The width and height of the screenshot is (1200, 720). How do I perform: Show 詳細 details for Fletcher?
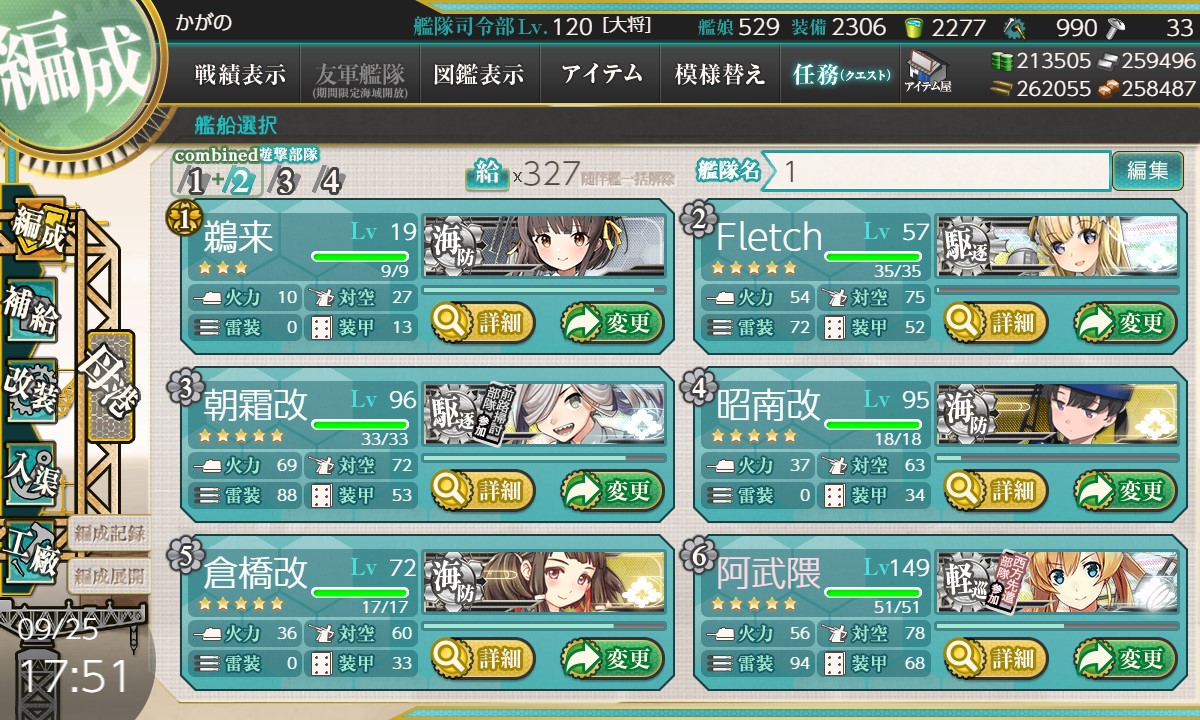point(997,323)
